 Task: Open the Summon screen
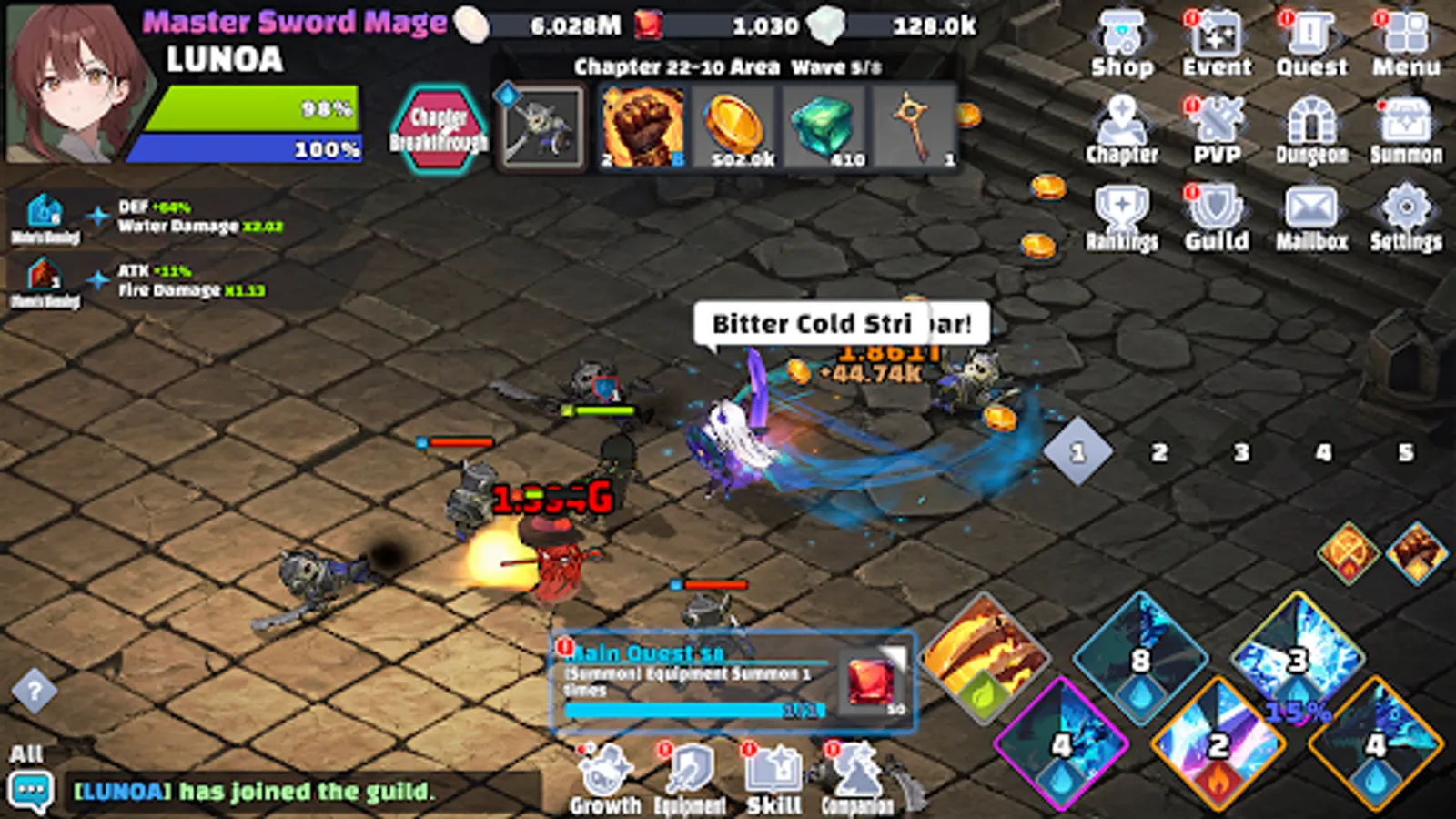(1408, 123)
